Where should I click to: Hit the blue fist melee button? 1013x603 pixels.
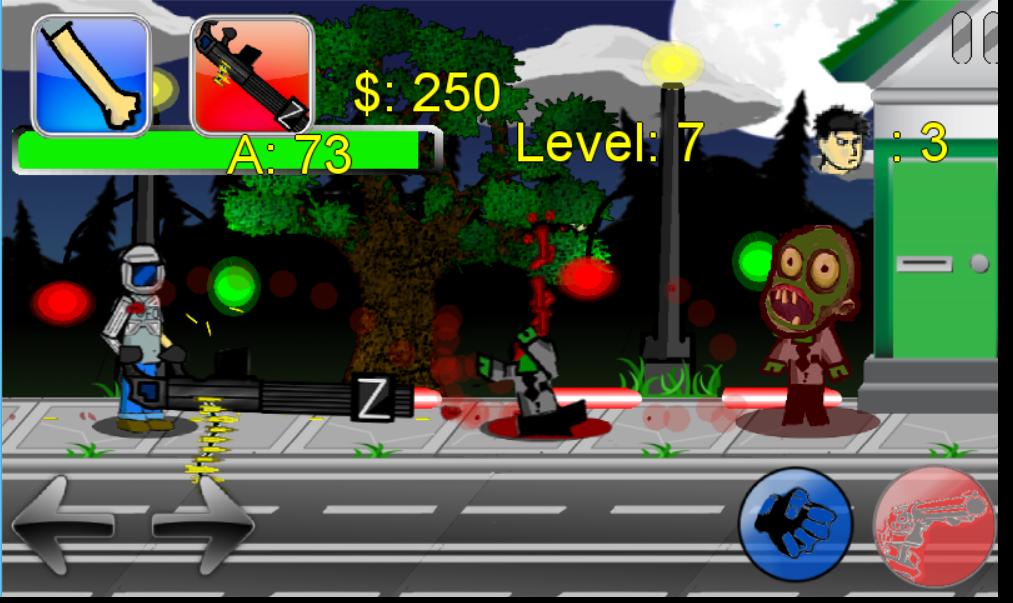click(795, 521)
